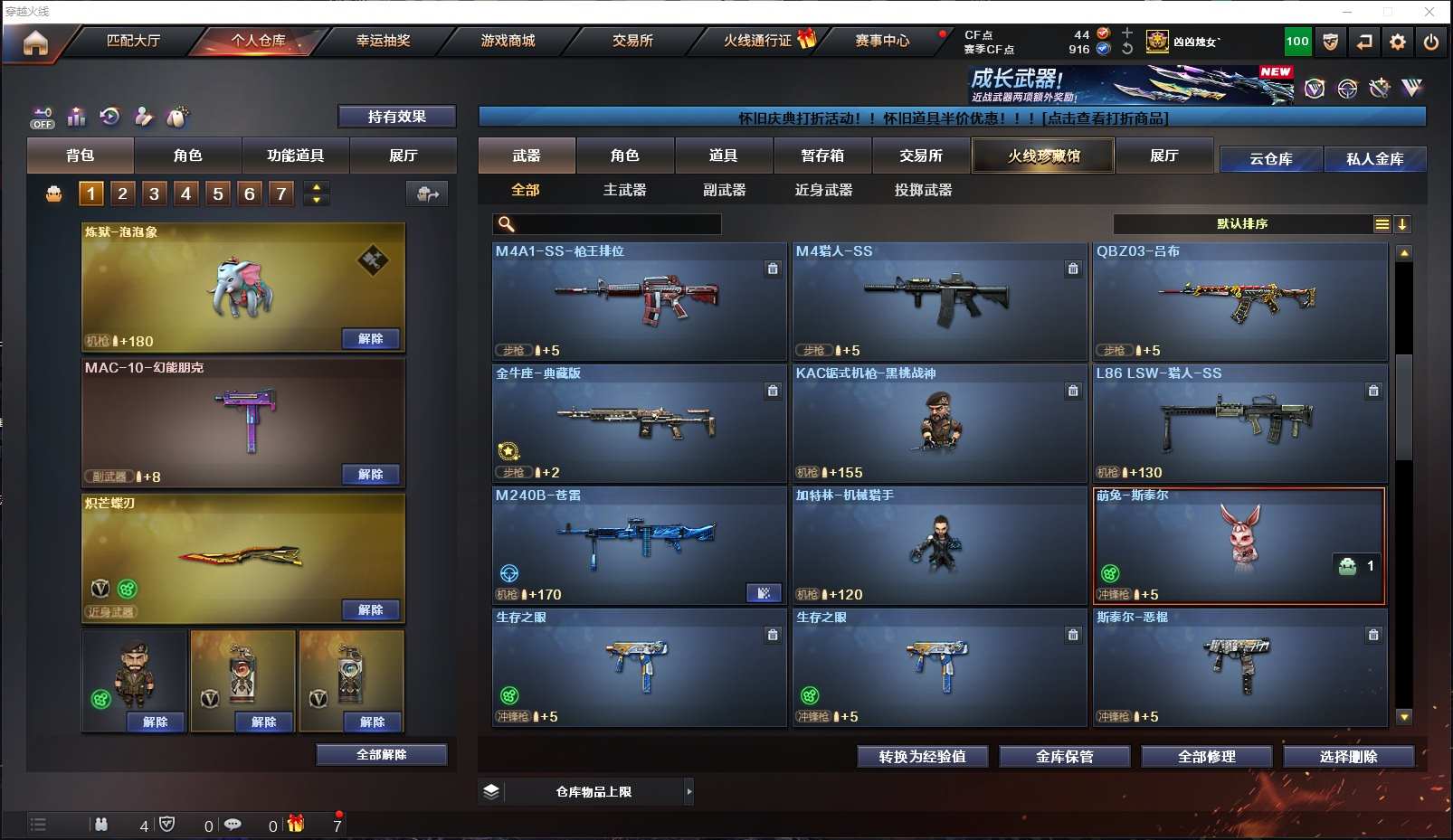The width and height of the screenshot is (1453, 840).
Task: Click the 持有效果 button
Action: [x=396, y=117]
